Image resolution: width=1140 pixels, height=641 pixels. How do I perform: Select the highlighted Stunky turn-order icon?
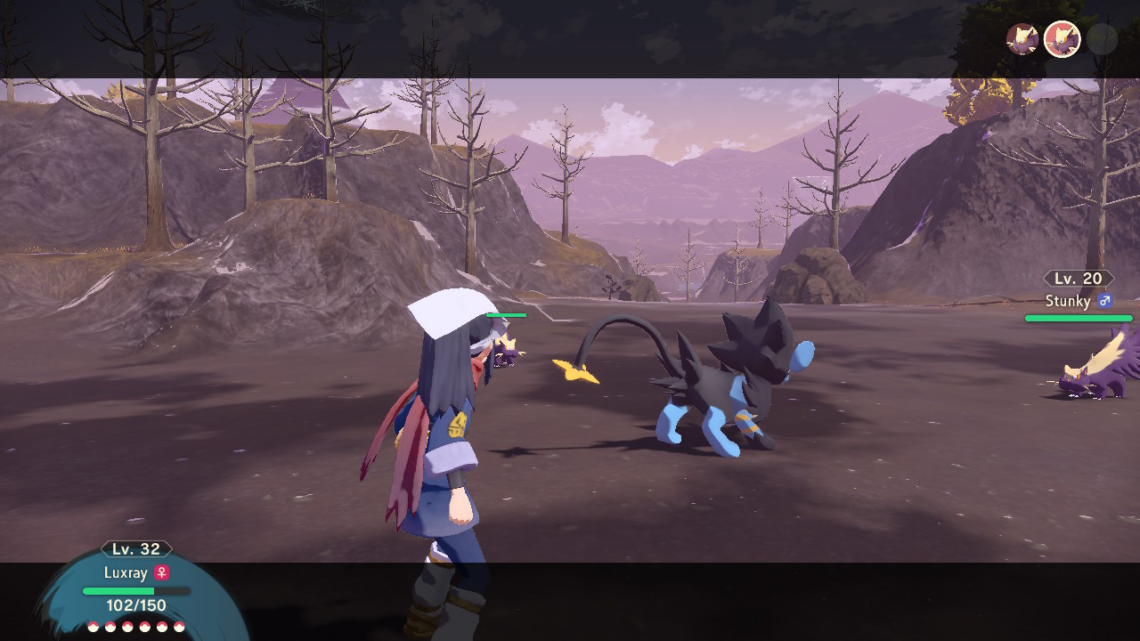(x=1062, y=40)
